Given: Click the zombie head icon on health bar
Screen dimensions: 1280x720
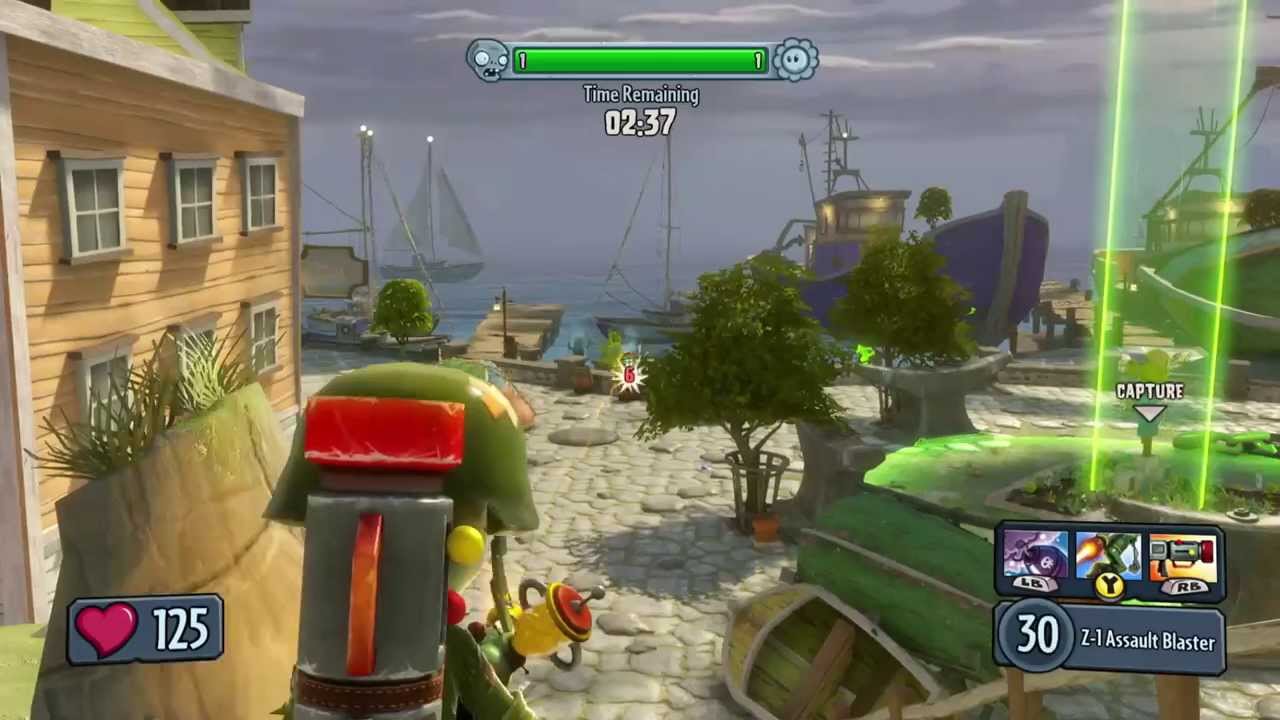Looking at the screenshot, I should [489, 60].
